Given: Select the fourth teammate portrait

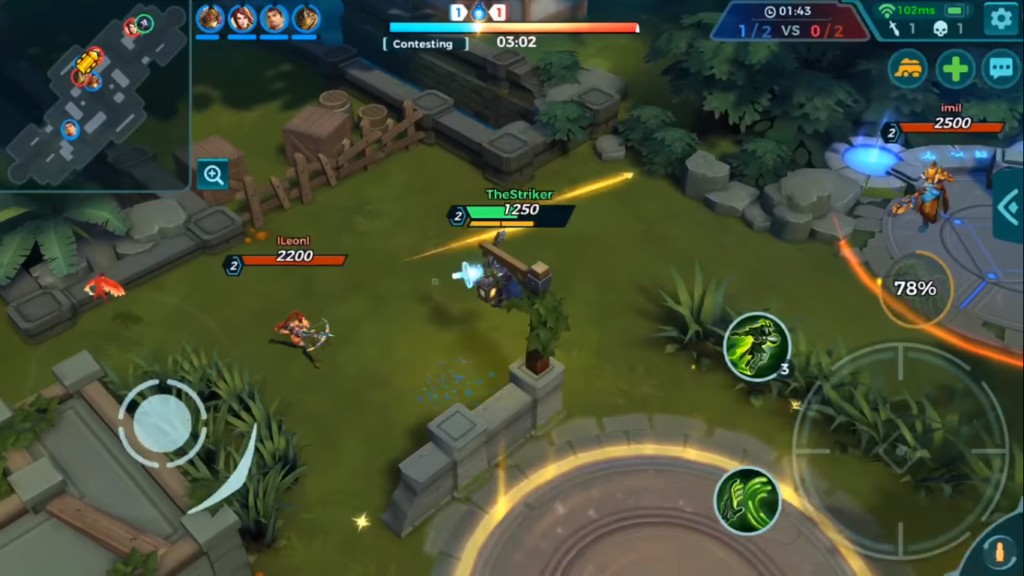Looking at the screenshot, I should [x=306, y=18].
